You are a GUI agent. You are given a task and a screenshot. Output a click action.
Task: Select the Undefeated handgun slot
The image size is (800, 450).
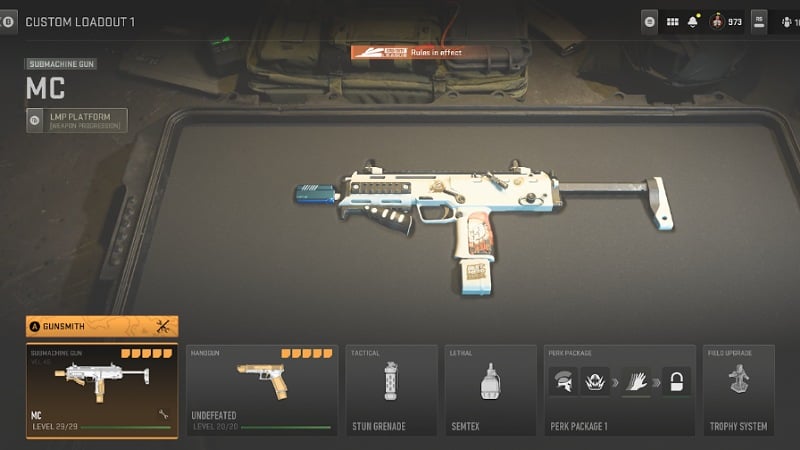tap(261, 391)
